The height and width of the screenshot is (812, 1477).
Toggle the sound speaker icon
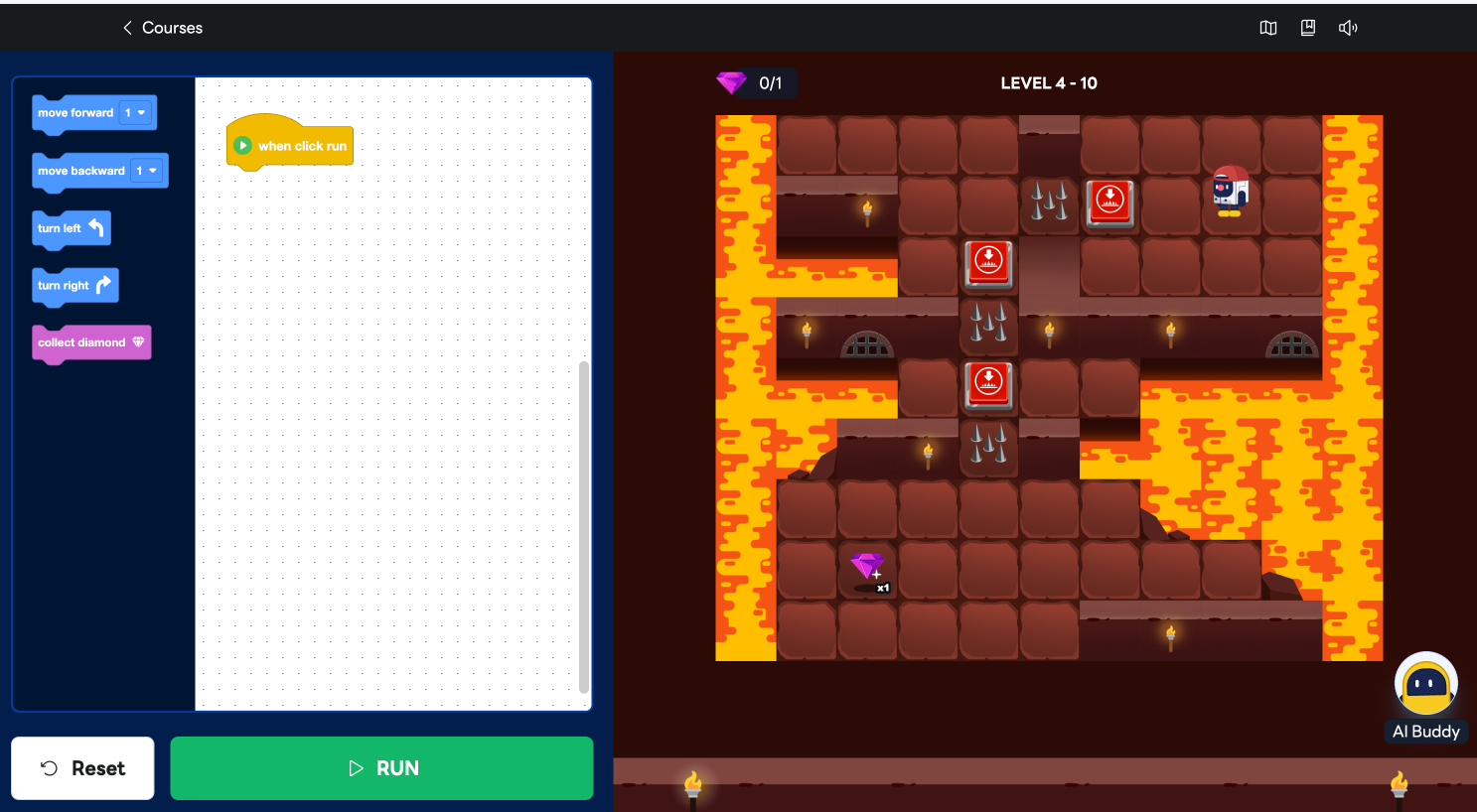pos(1348,28)
